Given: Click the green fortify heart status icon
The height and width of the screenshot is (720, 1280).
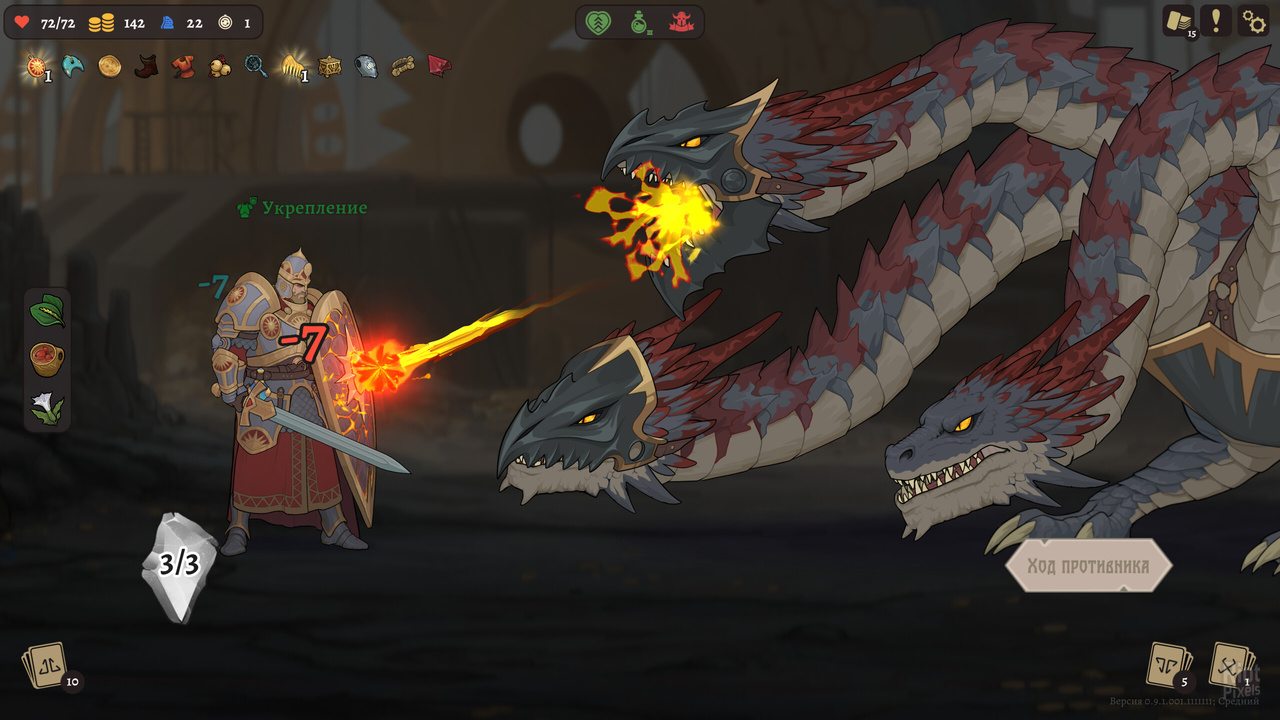Looking at the screenshot, I should (x=597, y=21).
